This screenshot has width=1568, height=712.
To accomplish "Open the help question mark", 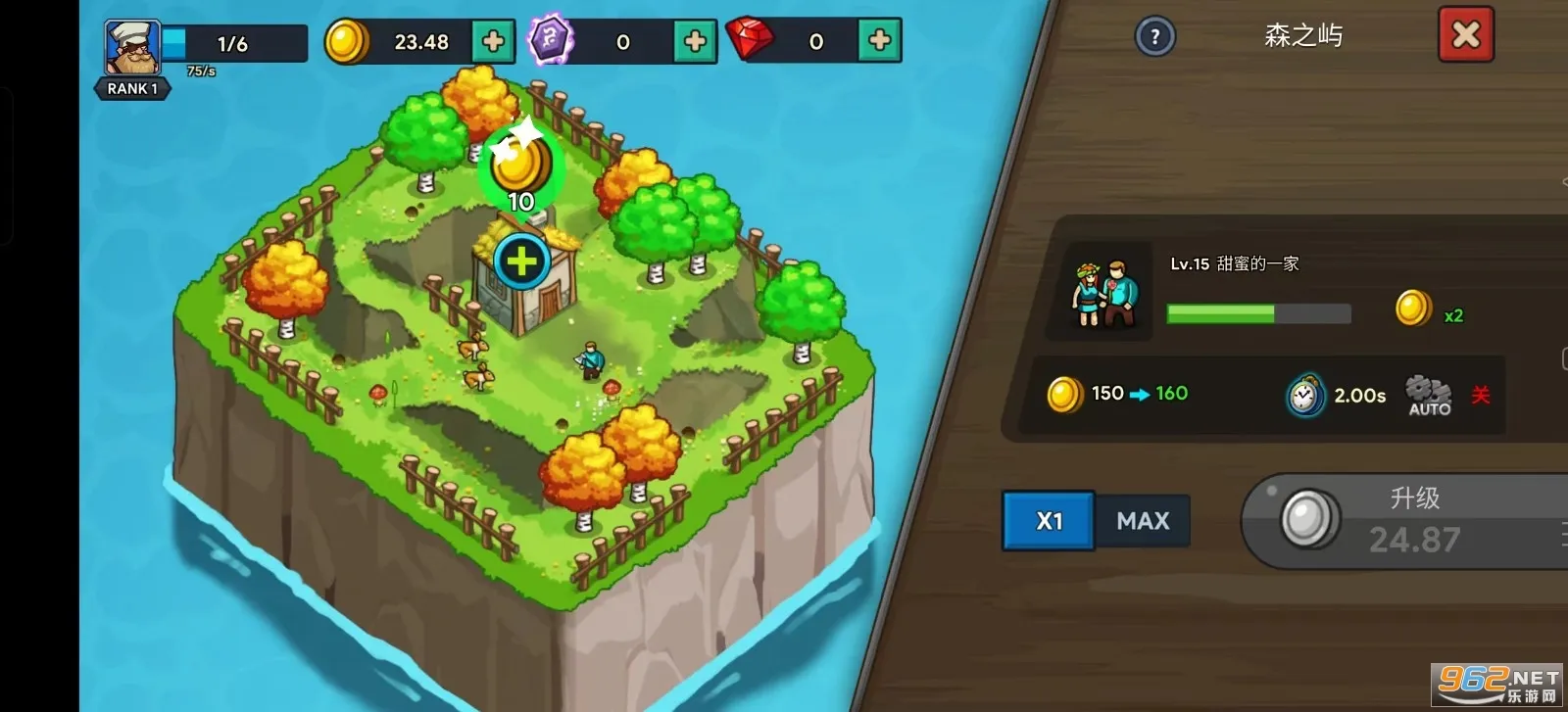I will (1154, 37).
